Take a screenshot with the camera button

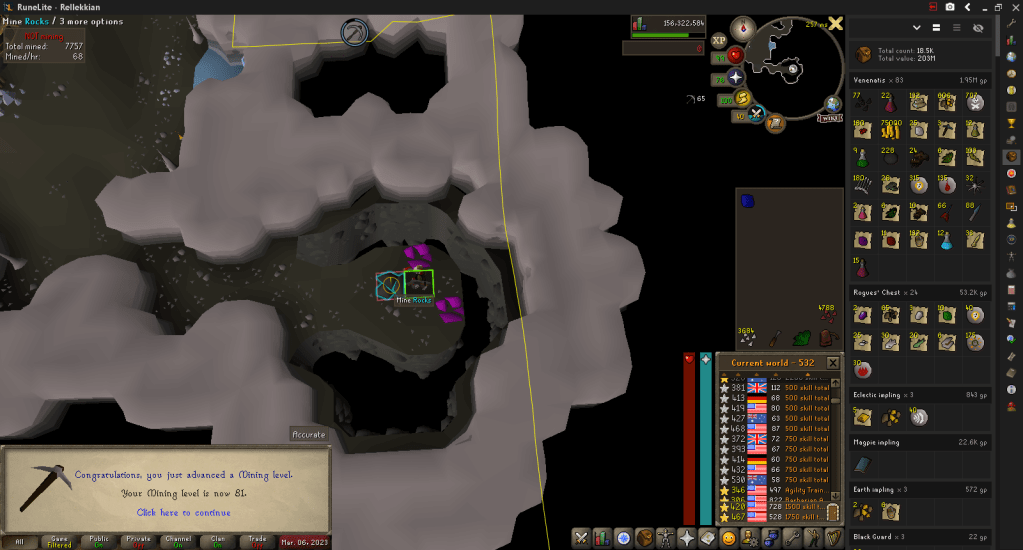(949, 7)
